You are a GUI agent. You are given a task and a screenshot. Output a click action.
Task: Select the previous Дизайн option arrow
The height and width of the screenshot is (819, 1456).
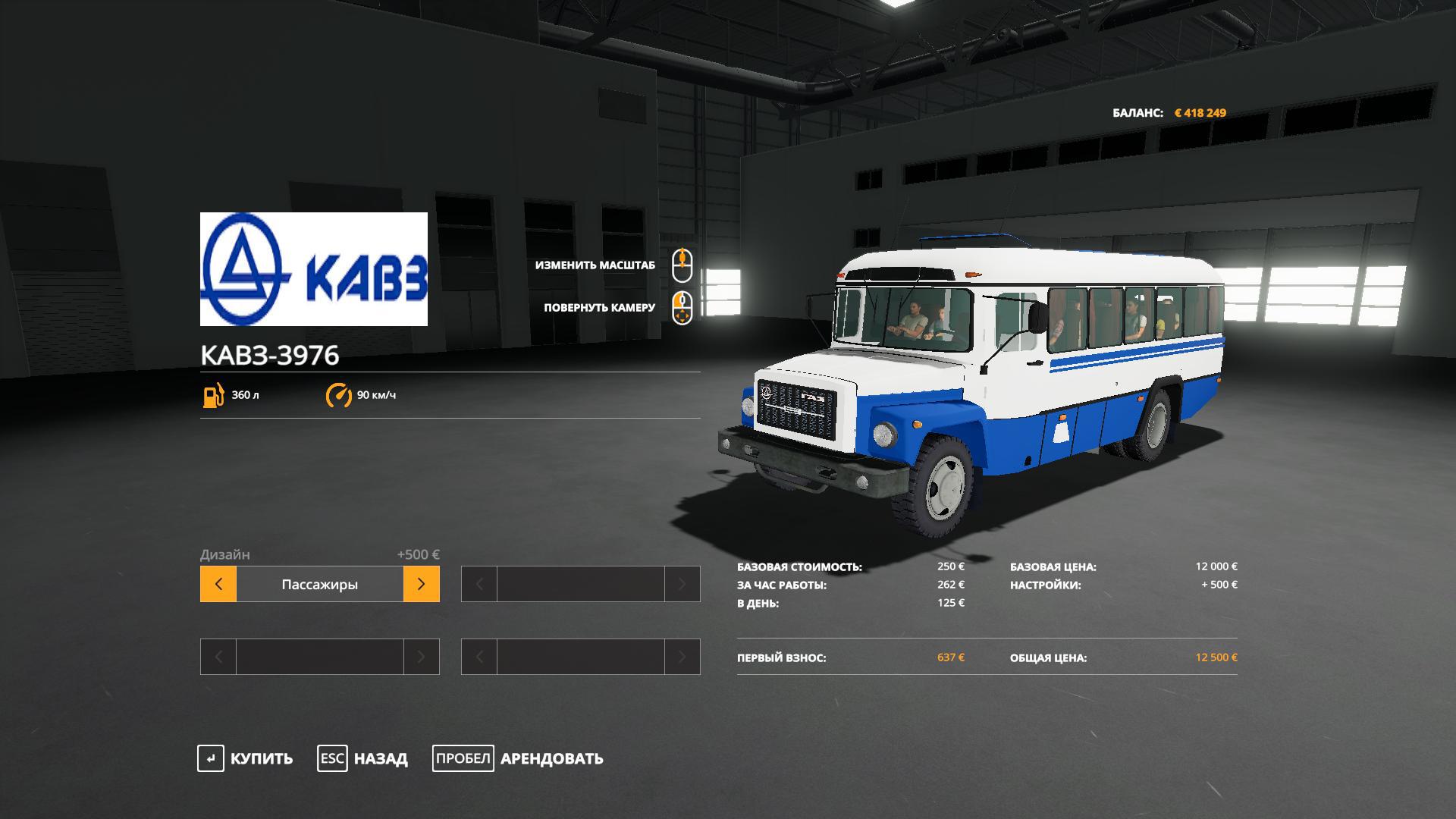click(x=218, y=584)
